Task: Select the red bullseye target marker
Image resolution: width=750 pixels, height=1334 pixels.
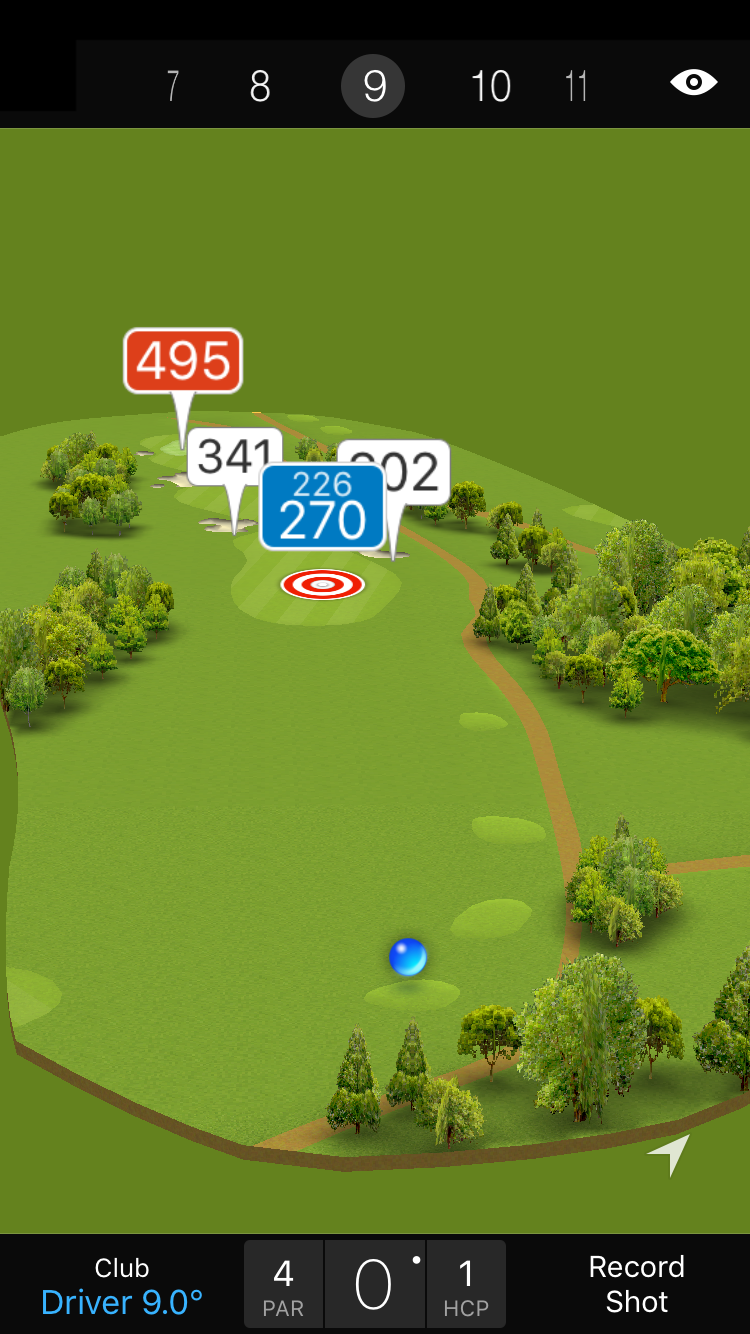Action: (322, 584)
